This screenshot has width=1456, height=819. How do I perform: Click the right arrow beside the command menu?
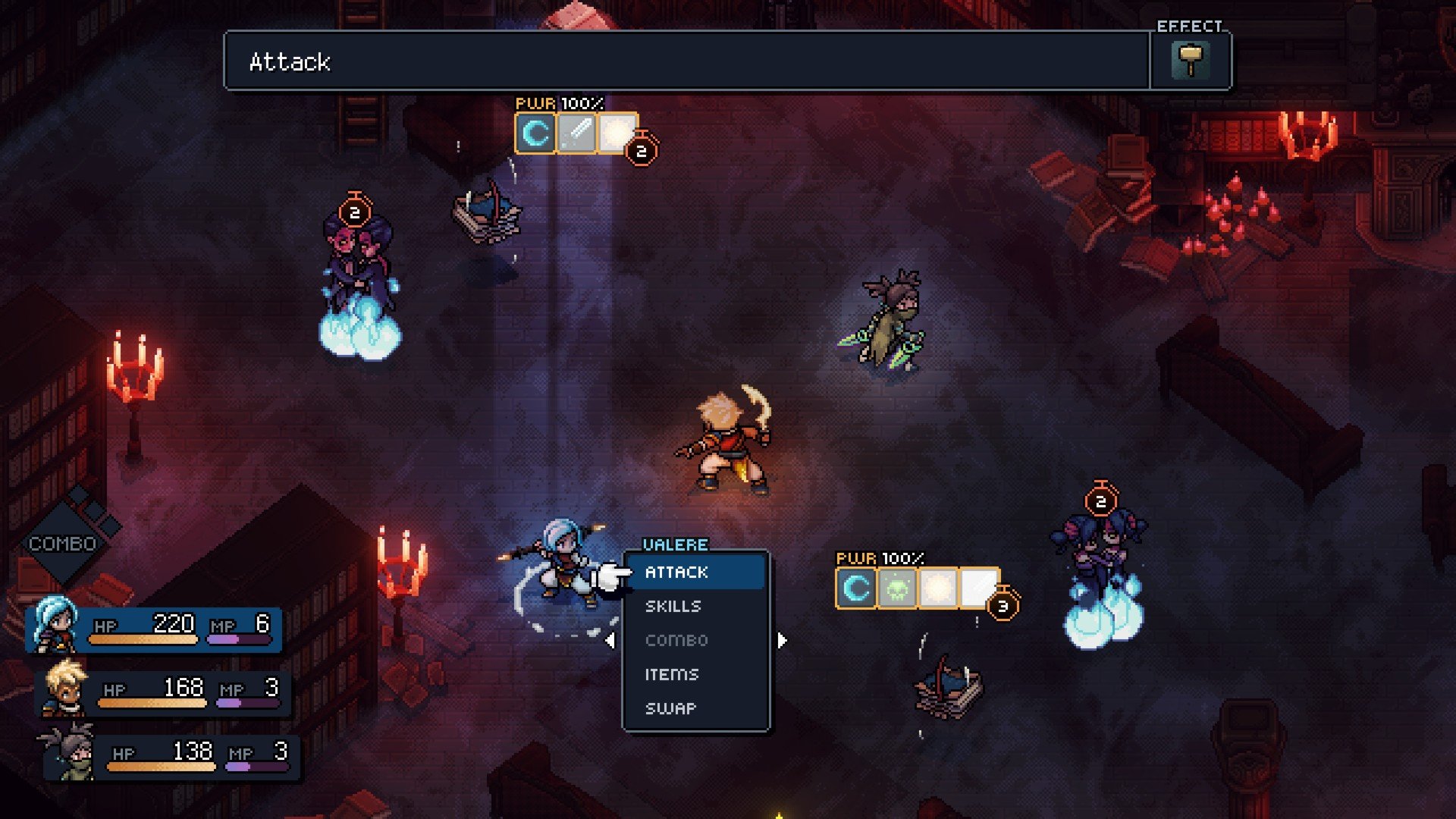pyautogui.click(x=782, y=641)
